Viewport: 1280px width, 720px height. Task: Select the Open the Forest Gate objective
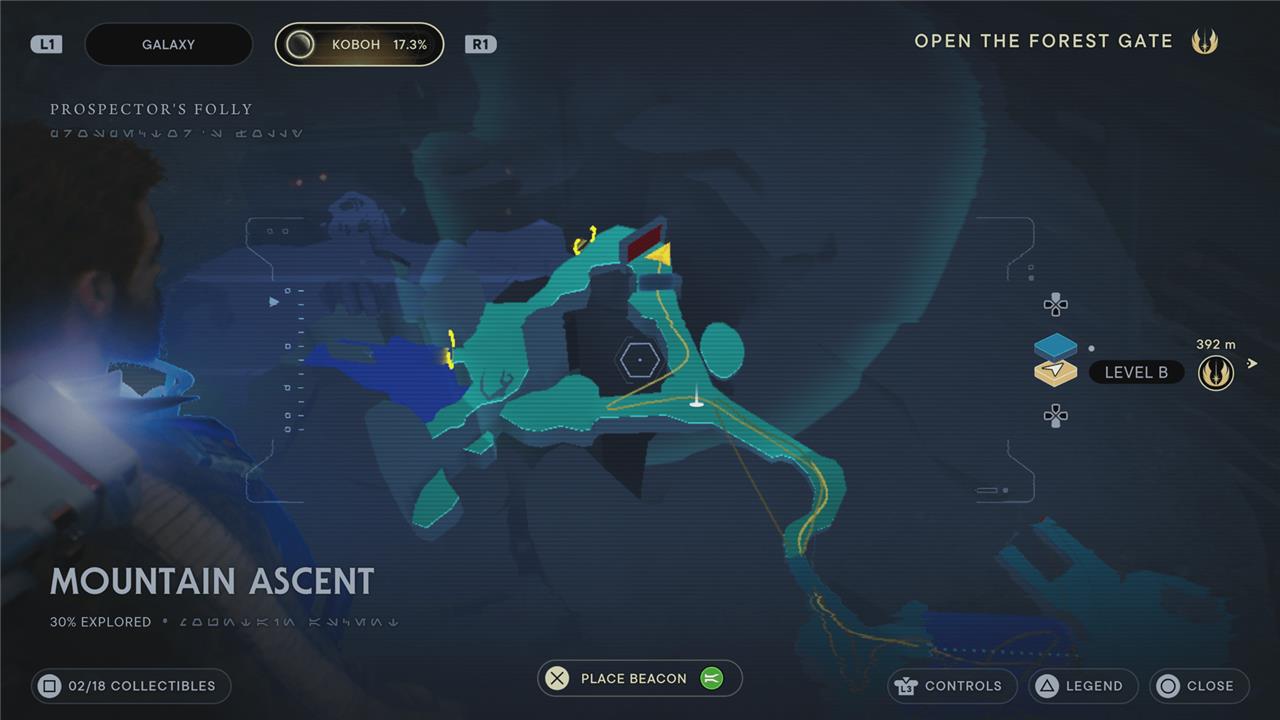[1043, 41]
